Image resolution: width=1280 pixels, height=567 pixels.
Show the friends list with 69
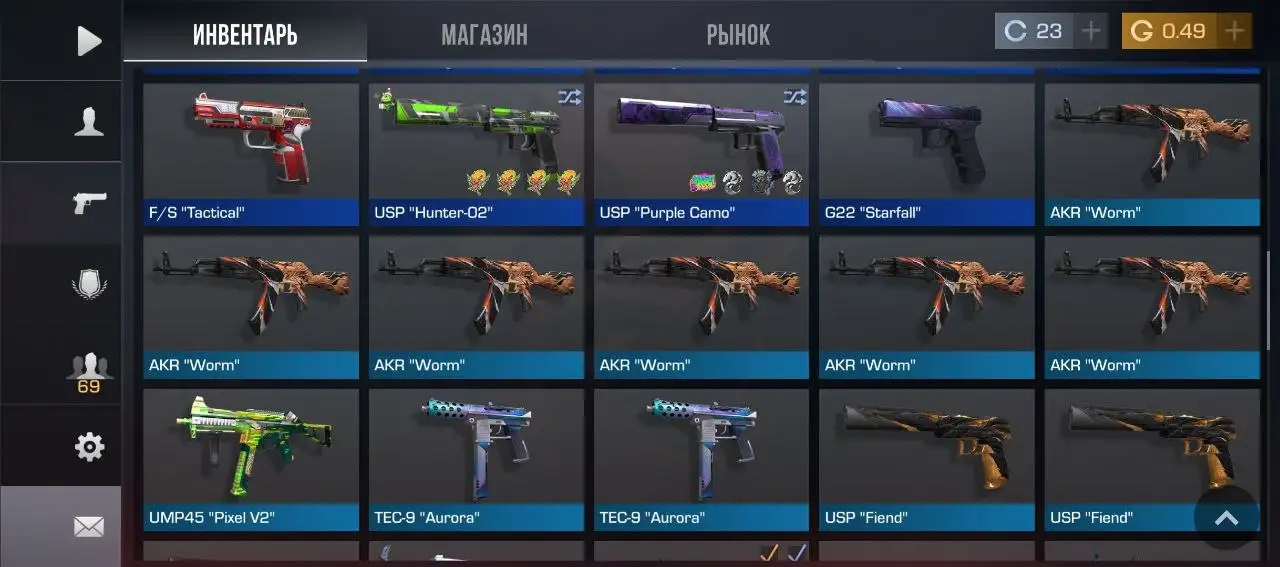click(x=89, y=371)
